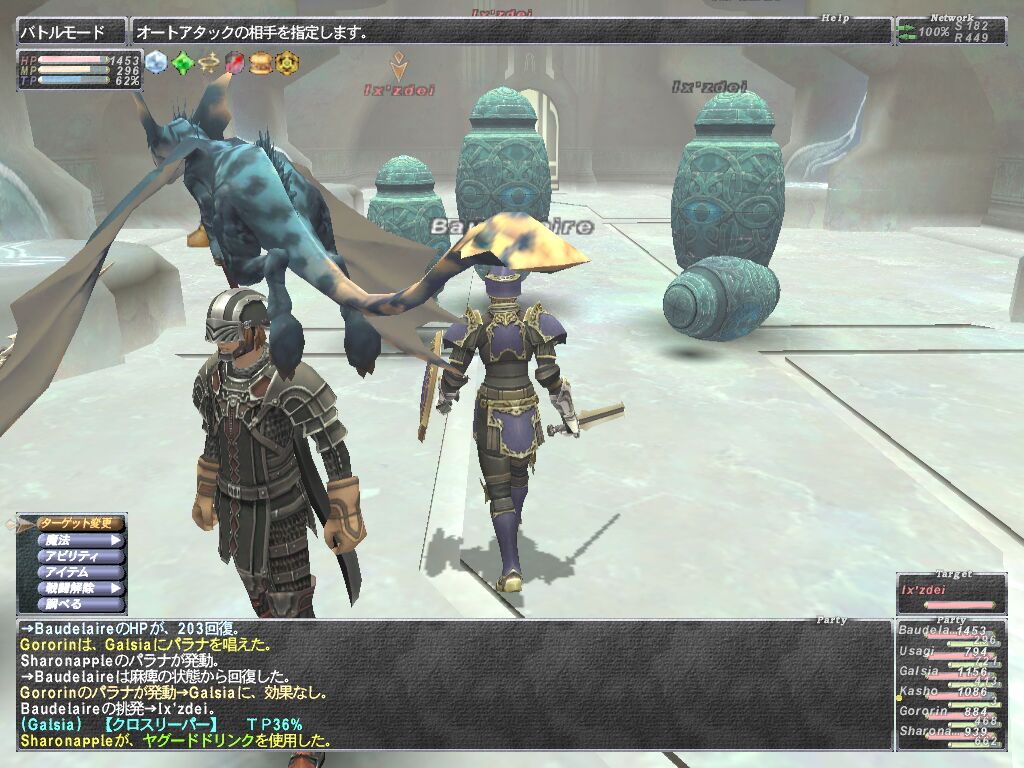Viewport: 1024px width, 768px height.
Task: Choose アビリティ (Abilities) from the battle menu
Action: coord(80,556)
